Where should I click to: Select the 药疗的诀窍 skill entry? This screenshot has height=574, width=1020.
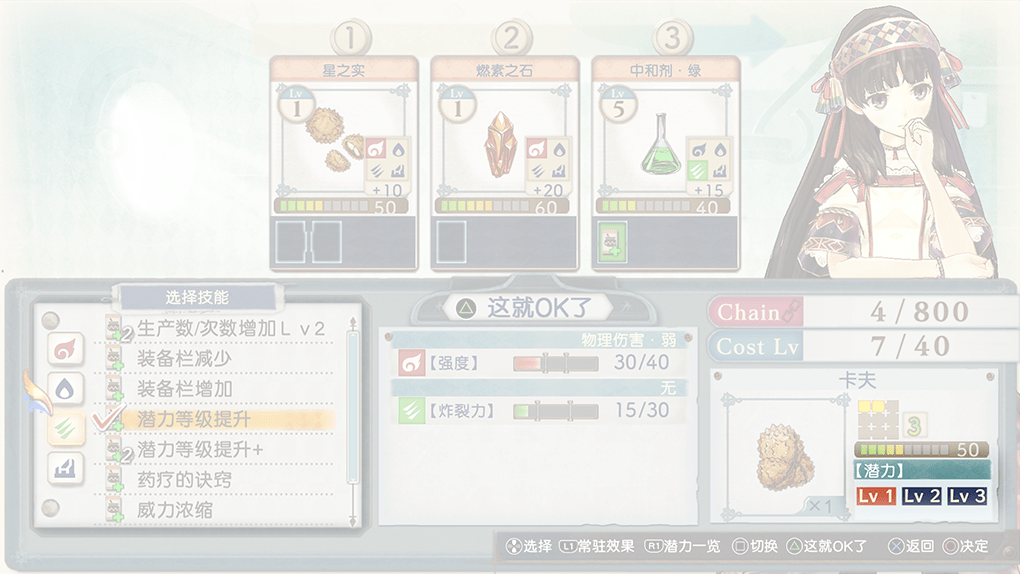[184, 480]
